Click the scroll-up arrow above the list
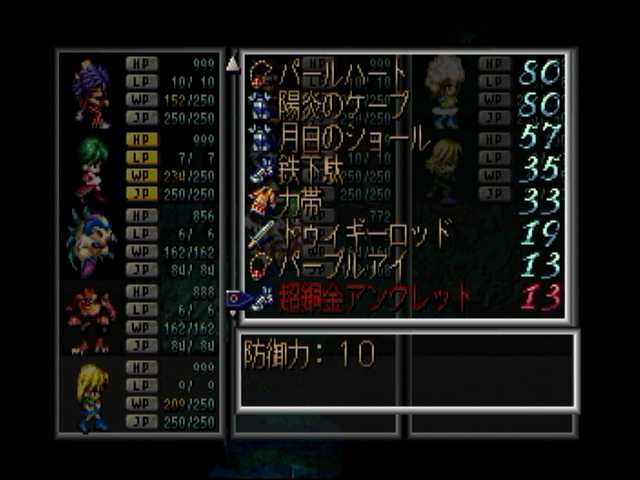This screenshot has width=640, height=480. tap(232, 64)
